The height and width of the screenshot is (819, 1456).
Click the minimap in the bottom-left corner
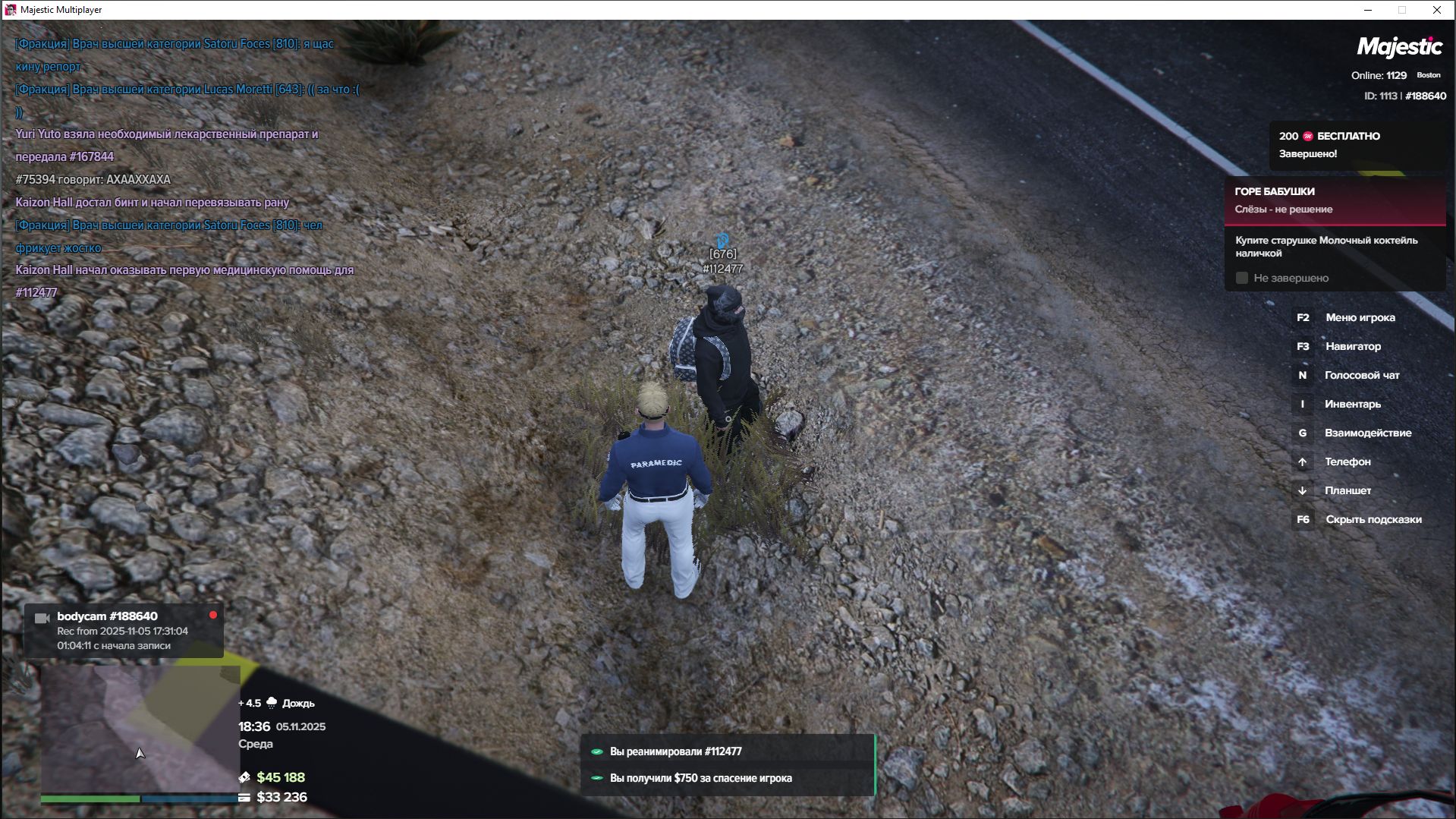[140, 729]
